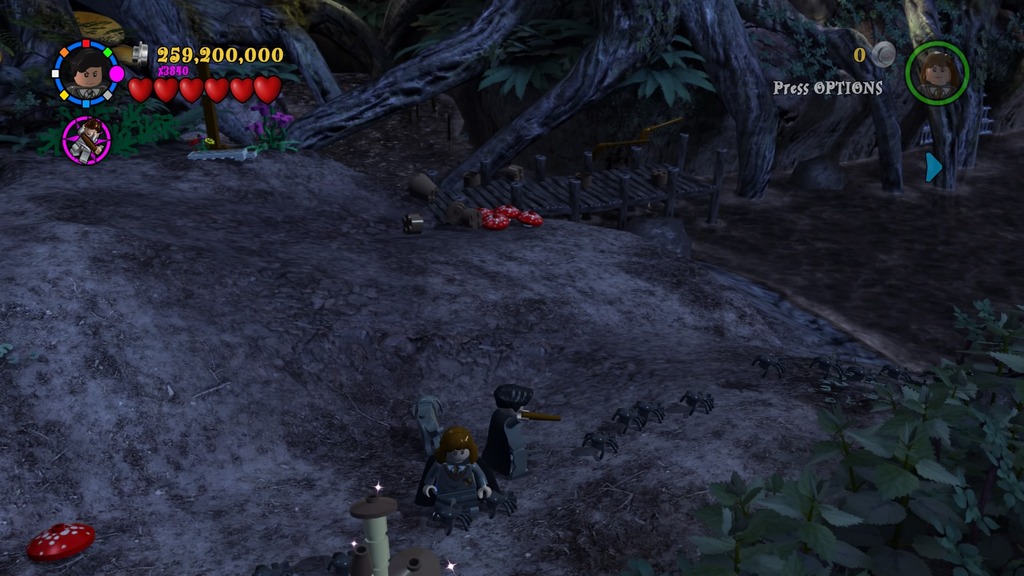Image resolution: width=1024 pixels, height=576 pixels.
Task: Select the green-ringed second player portrait
Action: point(937,72)
